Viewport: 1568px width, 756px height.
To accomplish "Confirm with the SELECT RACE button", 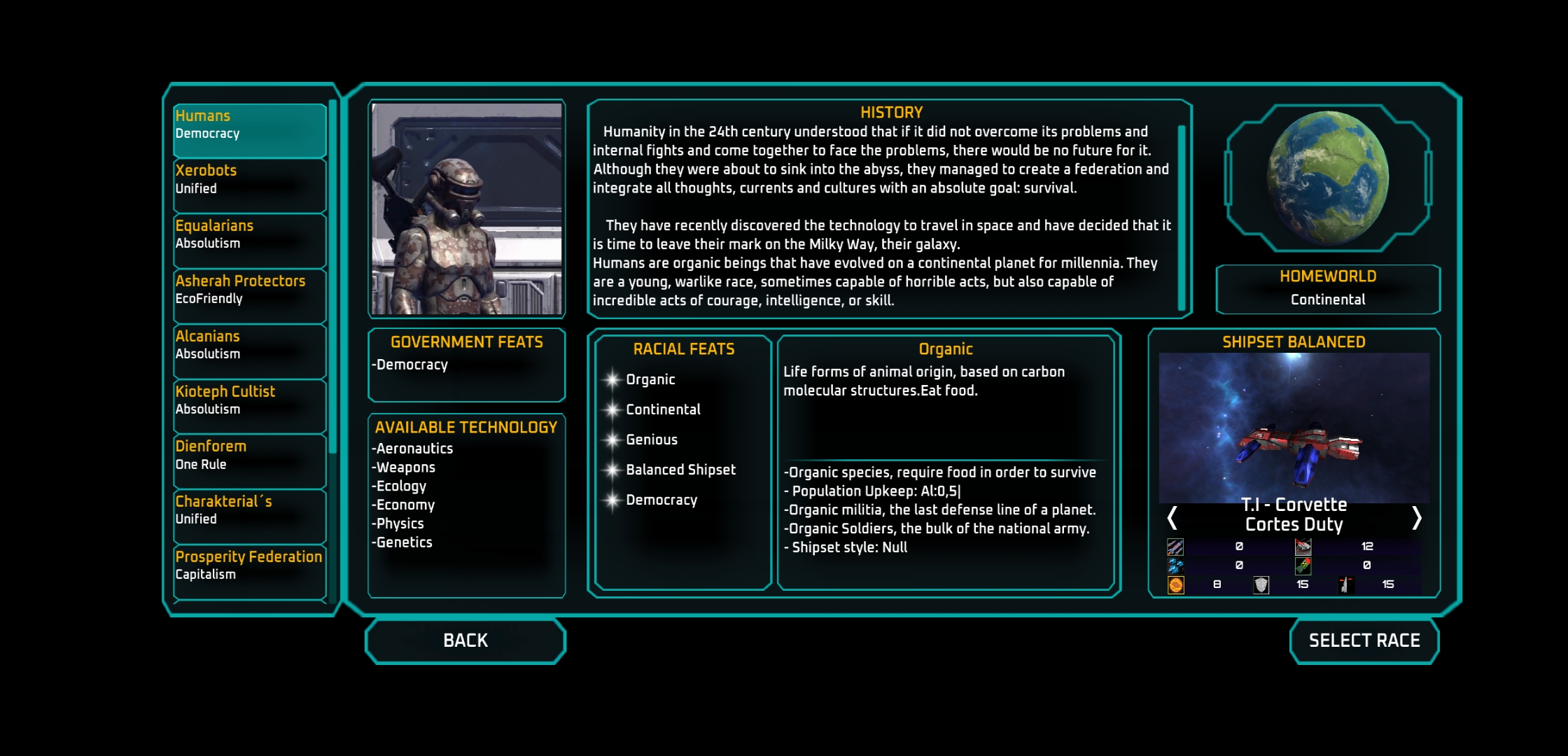I will coord(1364,640).
